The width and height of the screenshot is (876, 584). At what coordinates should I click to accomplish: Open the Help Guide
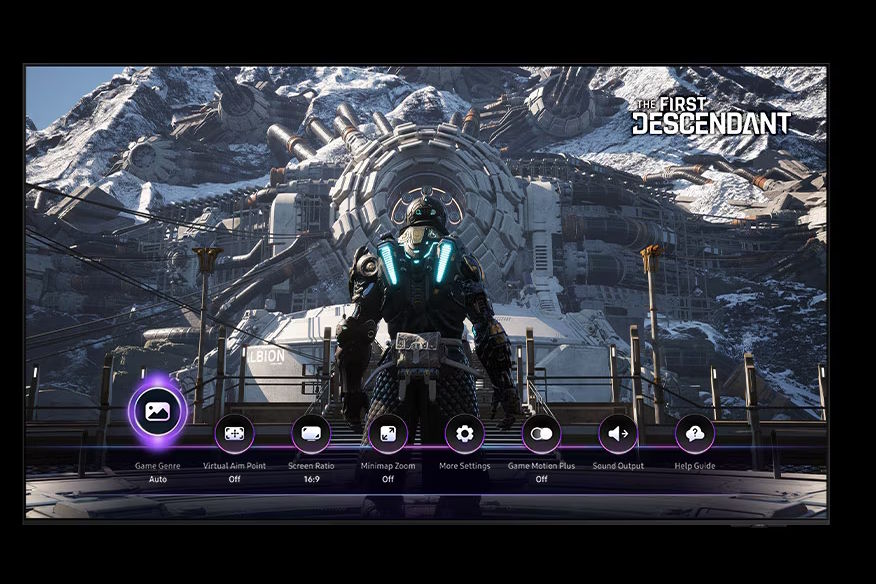pyautogui.click(x=695, y=434)
